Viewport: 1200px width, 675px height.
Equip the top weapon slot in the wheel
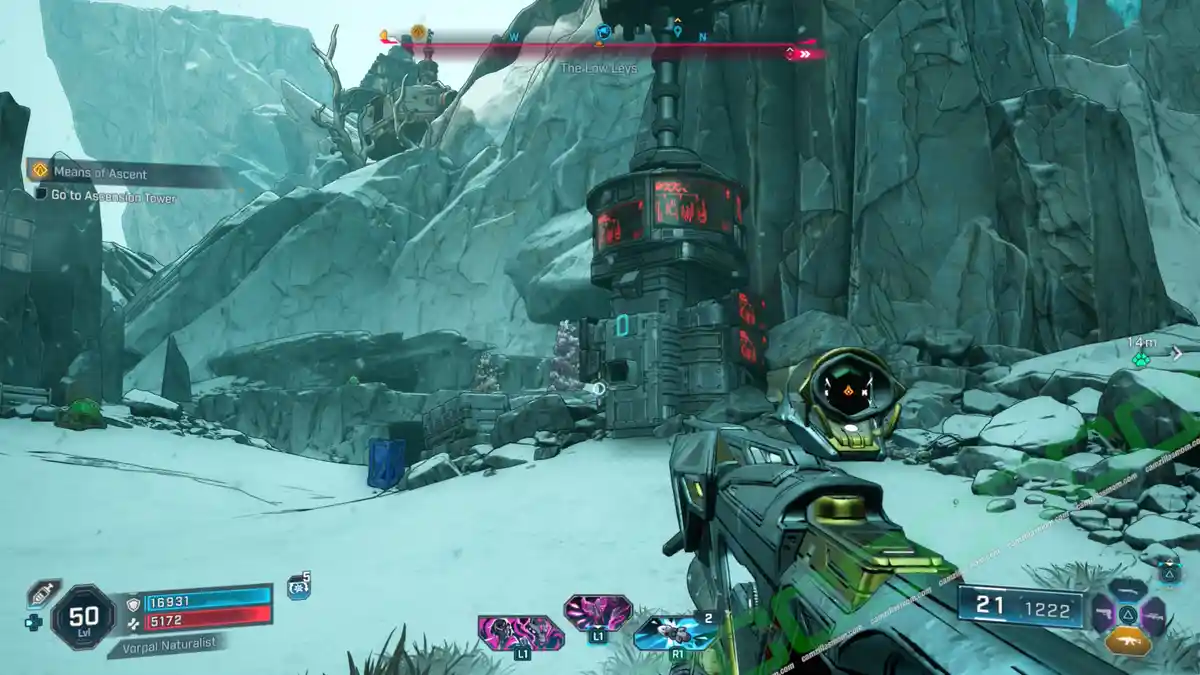tap(1128, 588)
